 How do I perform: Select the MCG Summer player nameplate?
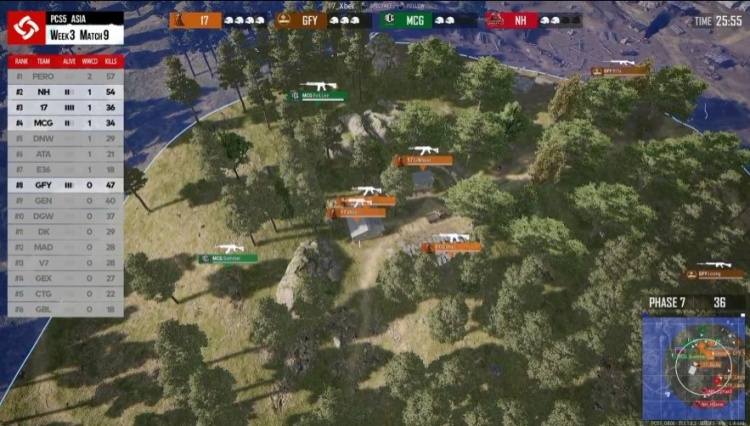pos(227,258)
